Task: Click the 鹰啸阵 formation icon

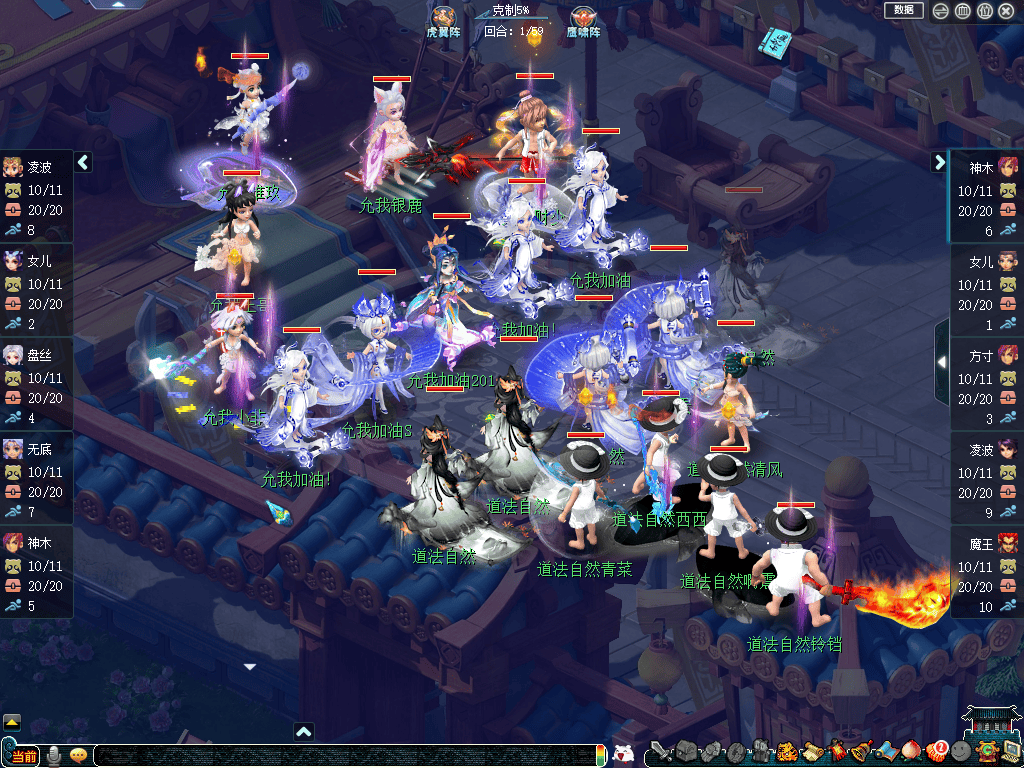Action: pos(582,17)
